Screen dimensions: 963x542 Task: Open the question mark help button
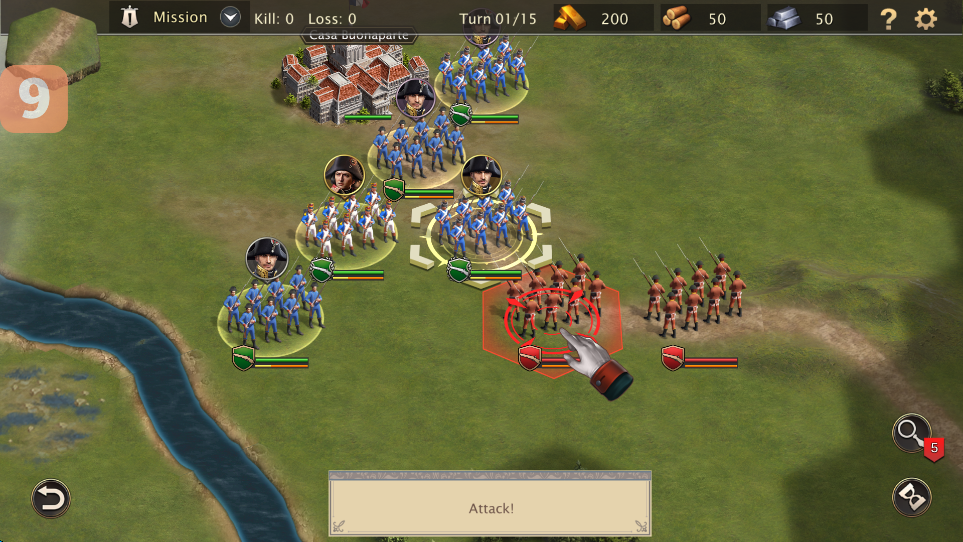tap(888, 18)
